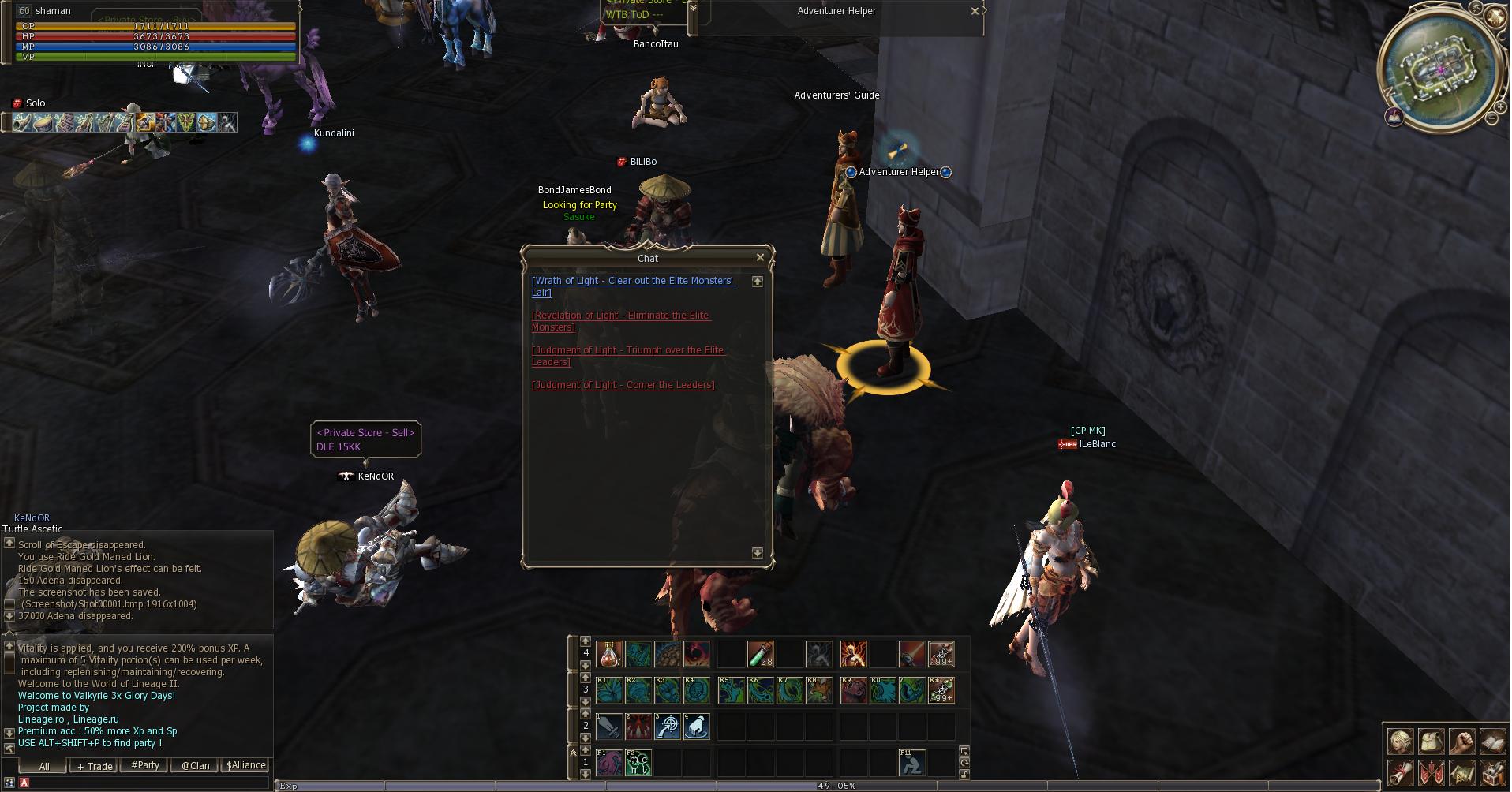The width and height of the screenshot is (1512, 792).
Task: Activate the sword attack action icon
Action: point(609,727)
